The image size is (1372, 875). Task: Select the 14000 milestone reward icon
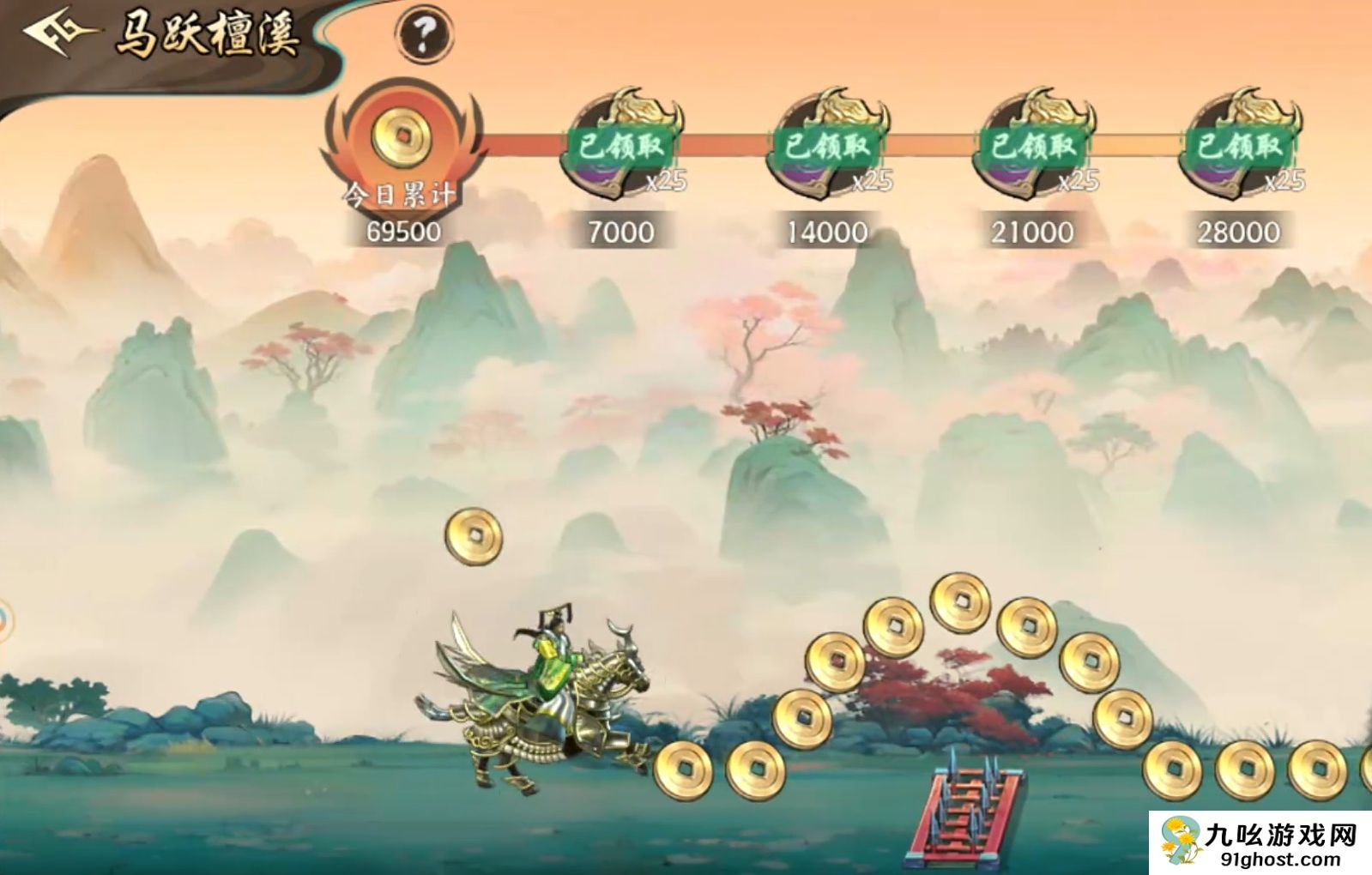tap(827, 144)
